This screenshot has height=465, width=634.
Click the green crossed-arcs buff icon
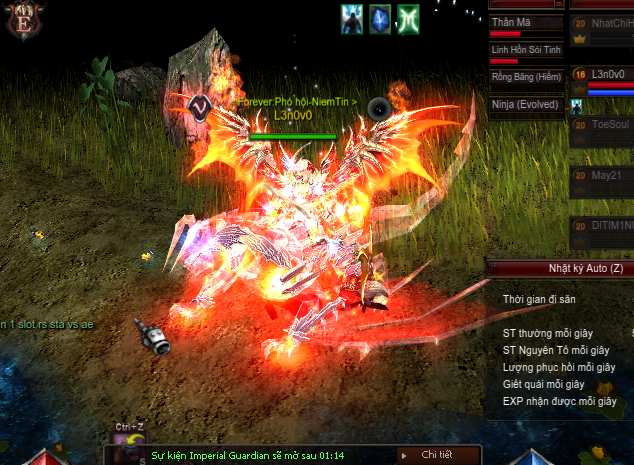408,19
